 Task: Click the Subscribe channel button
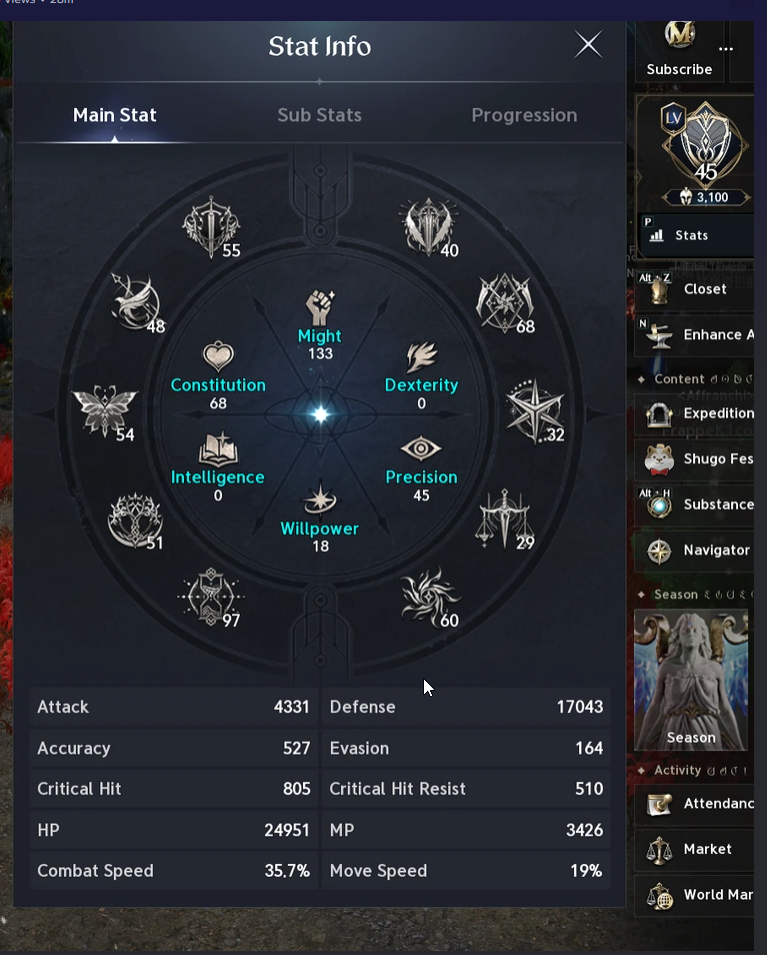pos(680,50)
